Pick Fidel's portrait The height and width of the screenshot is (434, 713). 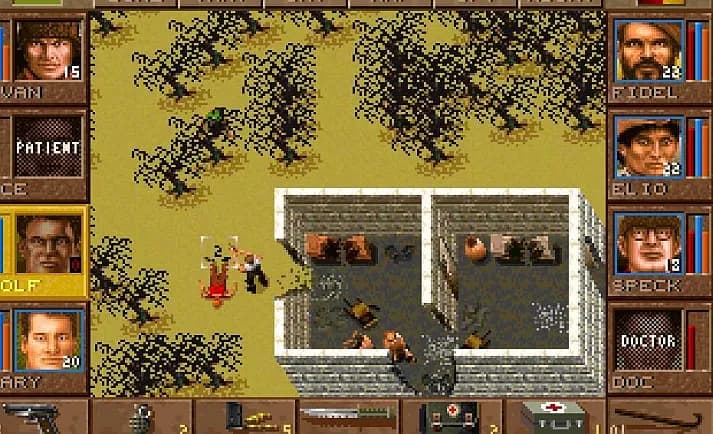point(649,48)
